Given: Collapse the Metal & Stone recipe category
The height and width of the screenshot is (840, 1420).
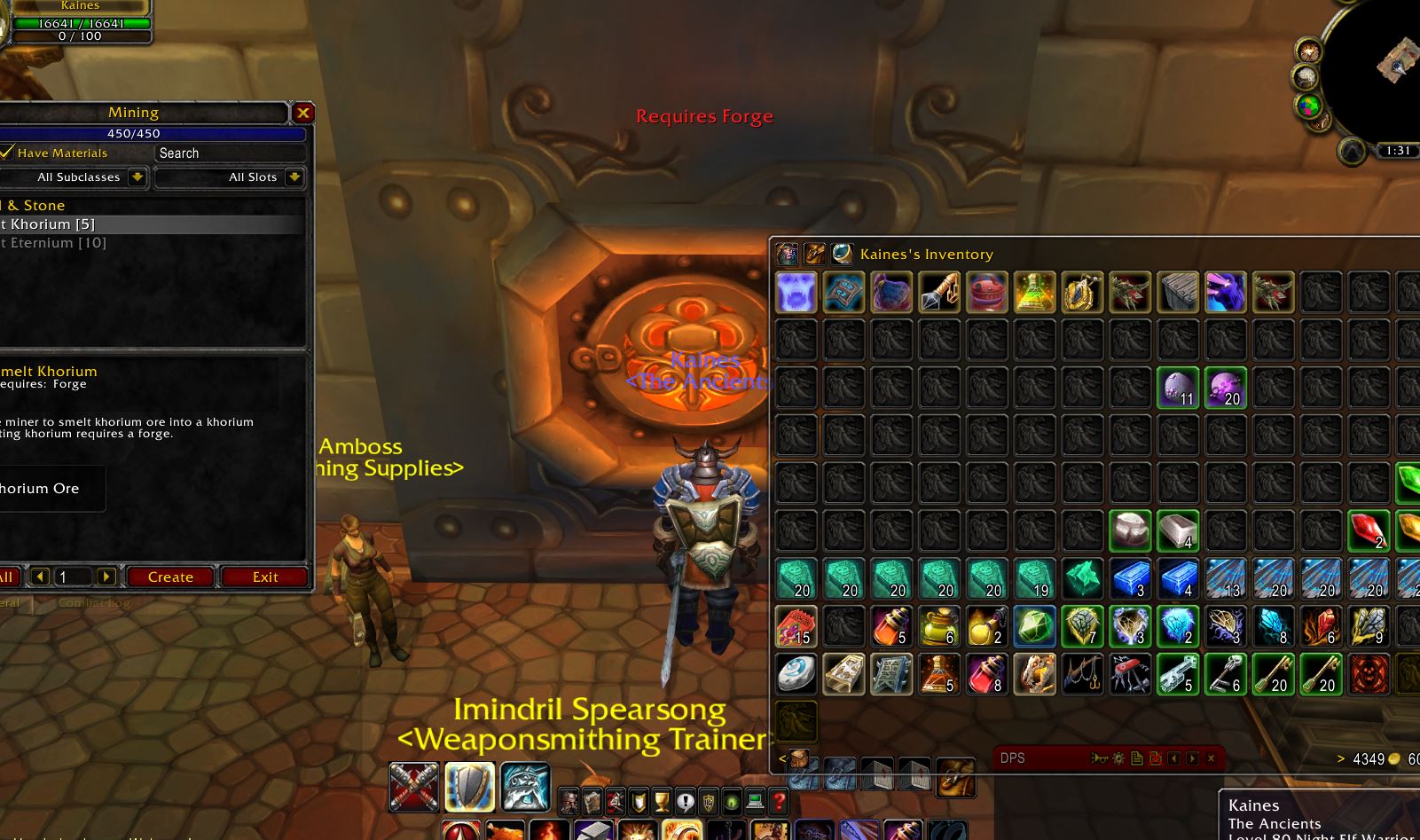Looking at the screenshot, I should point(35,205).
